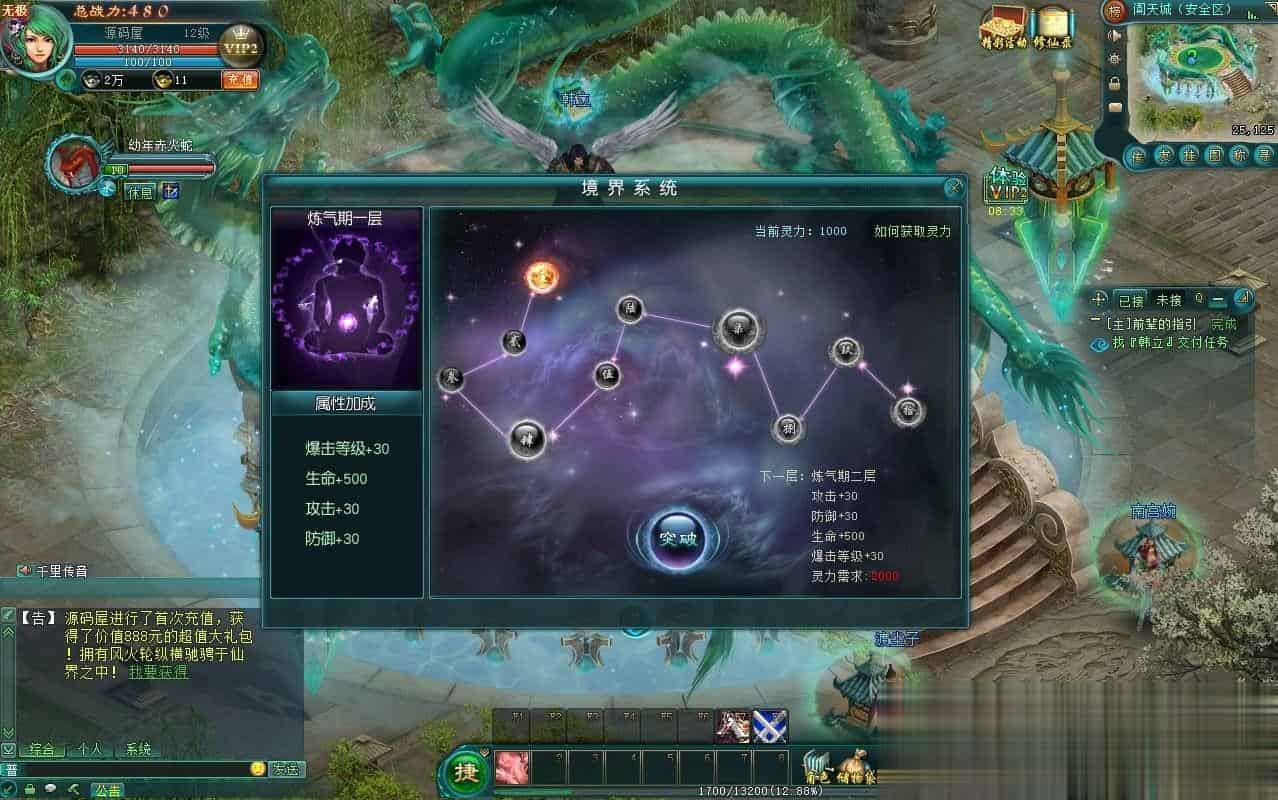Switch chat to the 系统 tab

(x=138, y=749)
